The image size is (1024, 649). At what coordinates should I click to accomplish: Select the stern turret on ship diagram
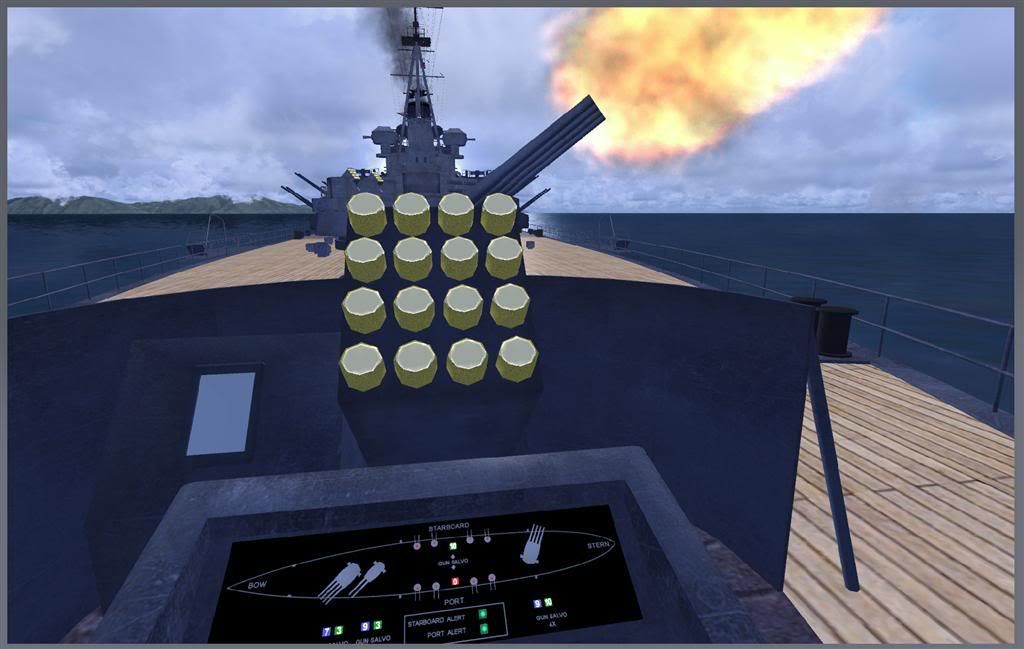(x=532, y=545)
